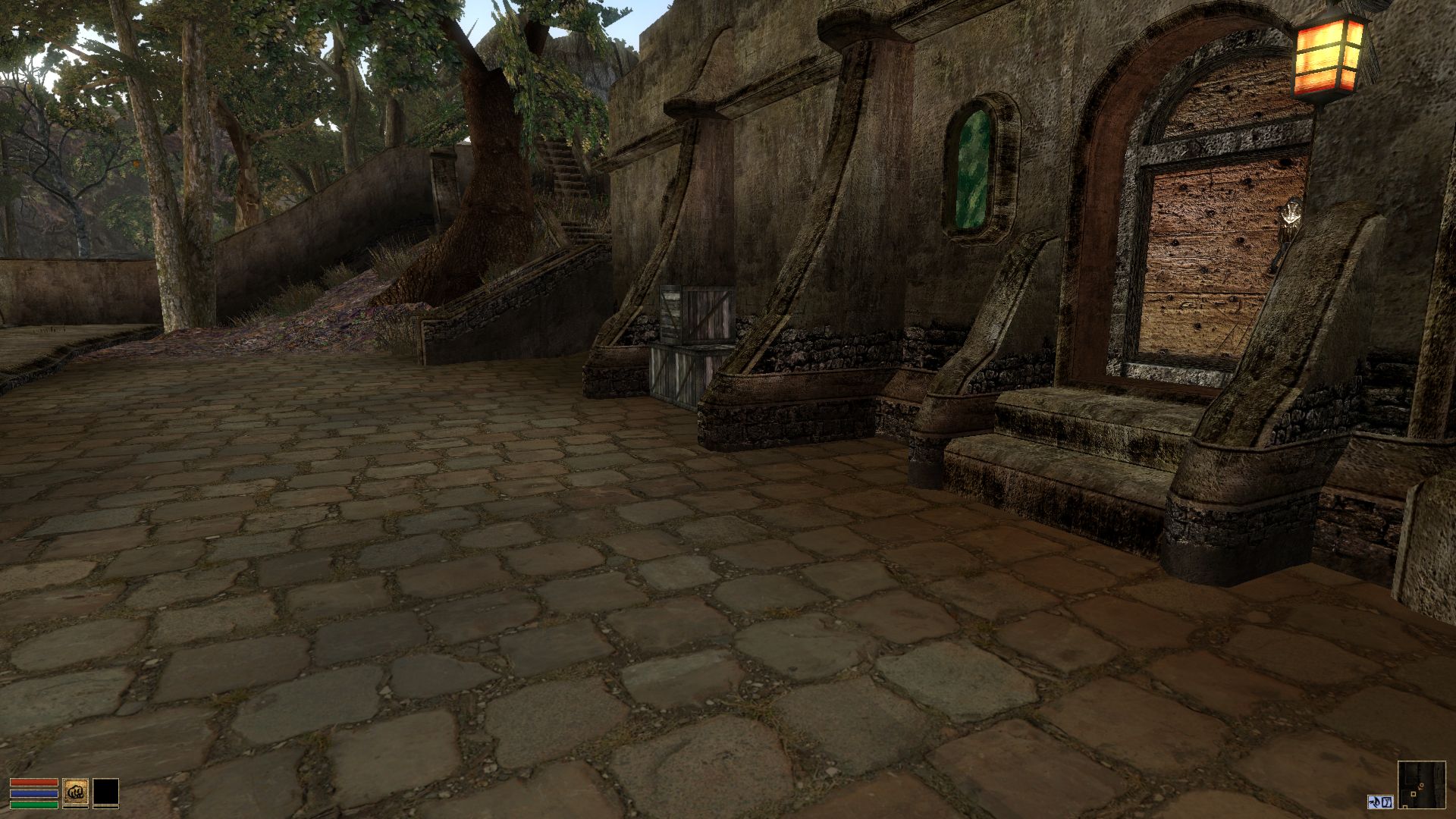Click the red health bar
1456x819 pixels.
pos(33,783)
